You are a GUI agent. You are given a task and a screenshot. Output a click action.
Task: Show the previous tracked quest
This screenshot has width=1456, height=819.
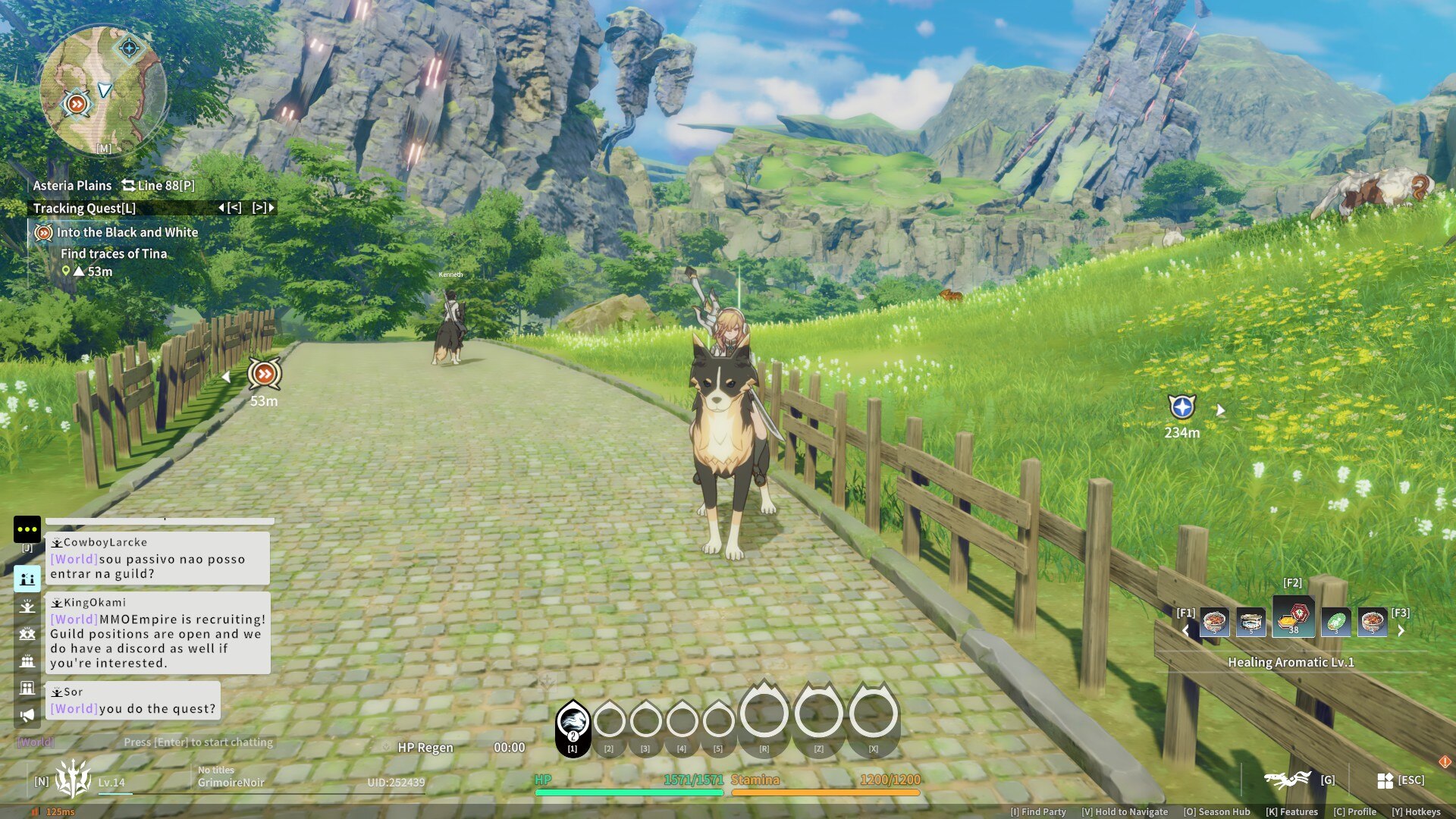click(231, 208)
